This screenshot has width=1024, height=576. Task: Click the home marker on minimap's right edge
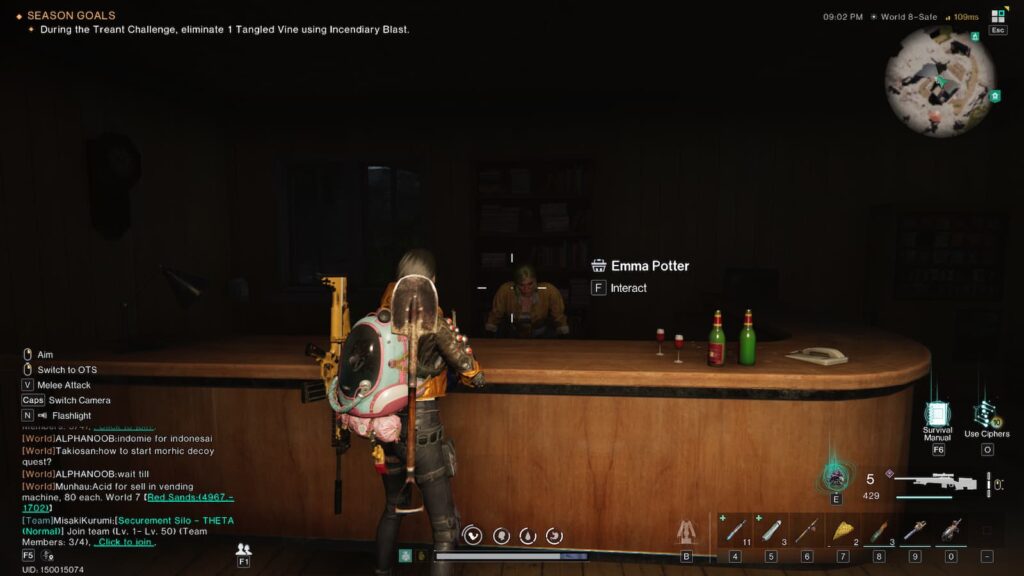click(x=995, y=96)
